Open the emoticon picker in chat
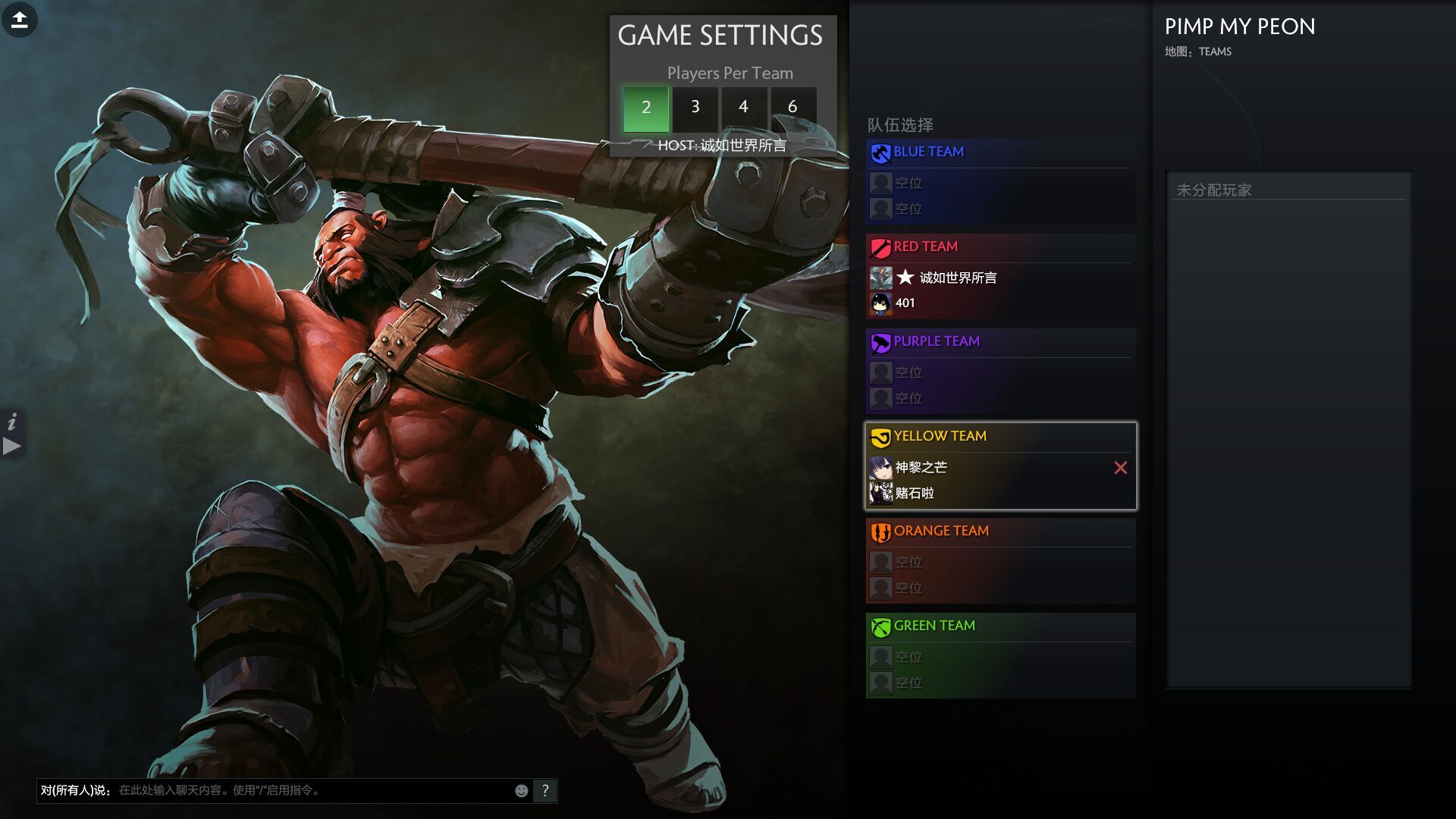 (522, 791)
